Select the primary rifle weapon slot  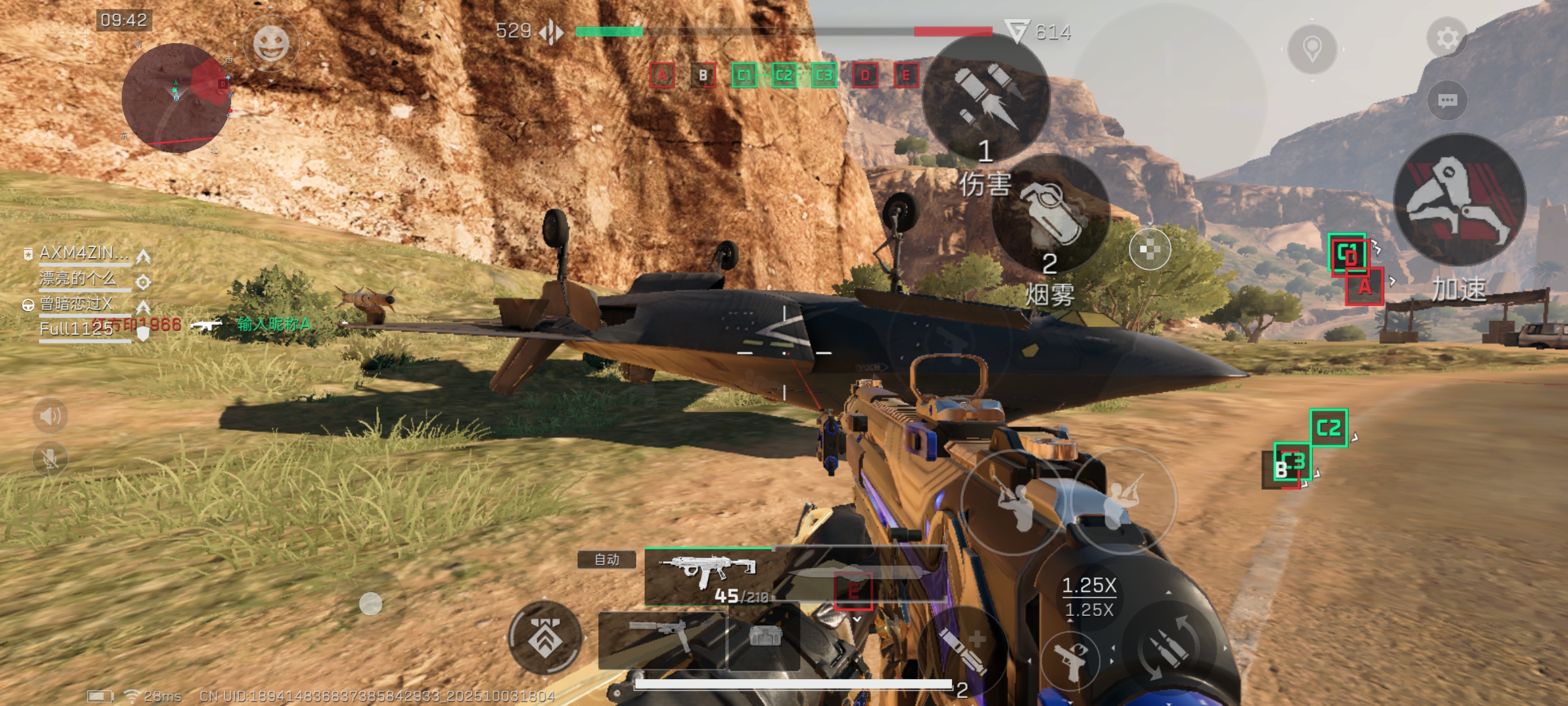[709, 575]
